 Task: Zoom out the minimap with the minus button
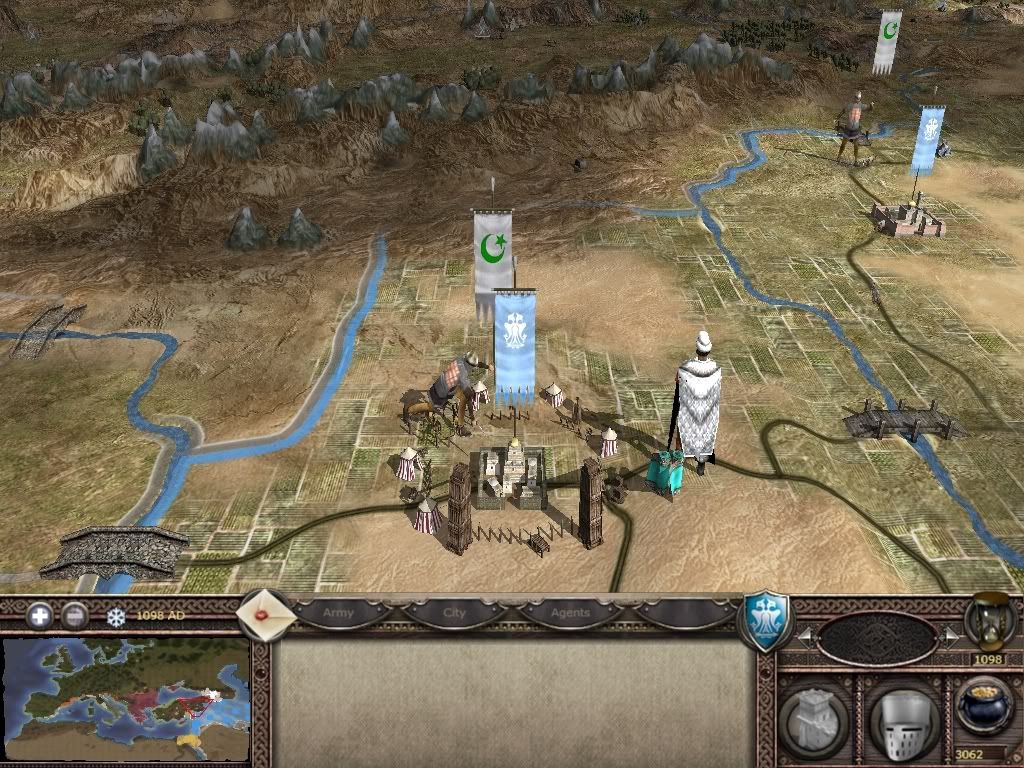tap(74, 616)
